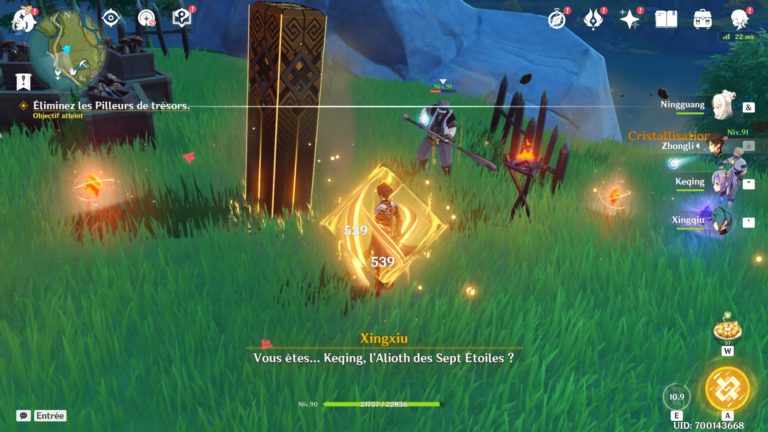Select the Éliminez les Pilleurs de trésors objective

(105, 105)
